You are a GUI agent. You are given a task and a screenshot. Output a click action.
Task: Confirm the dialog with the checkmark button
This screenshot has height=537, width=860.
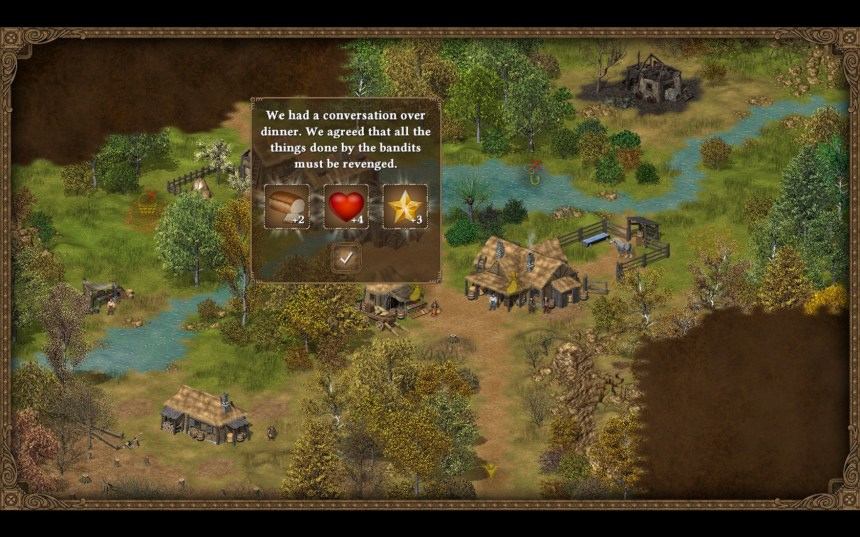coord(346,258)
